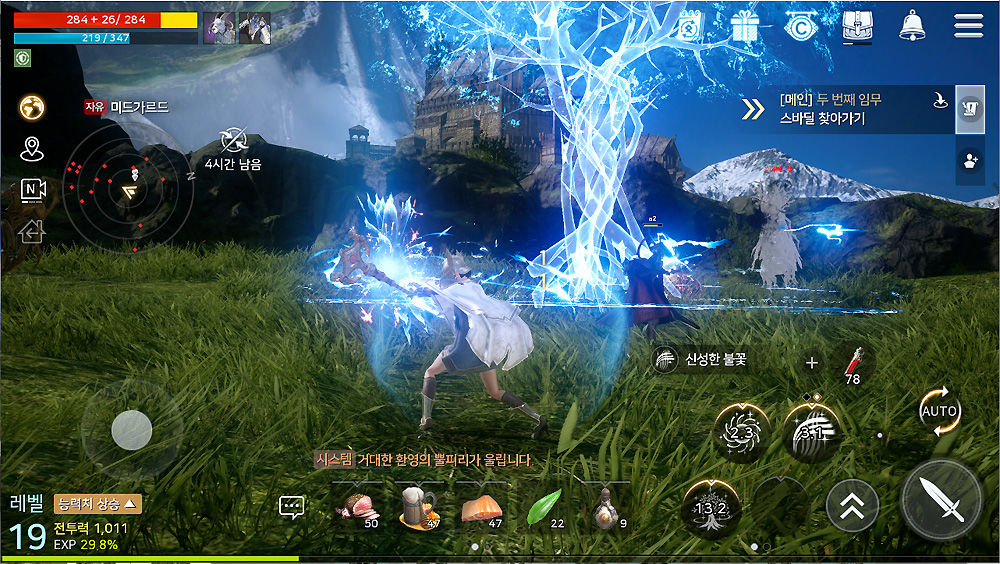
Task: Open the hamburger main menu
Action: 968,25
